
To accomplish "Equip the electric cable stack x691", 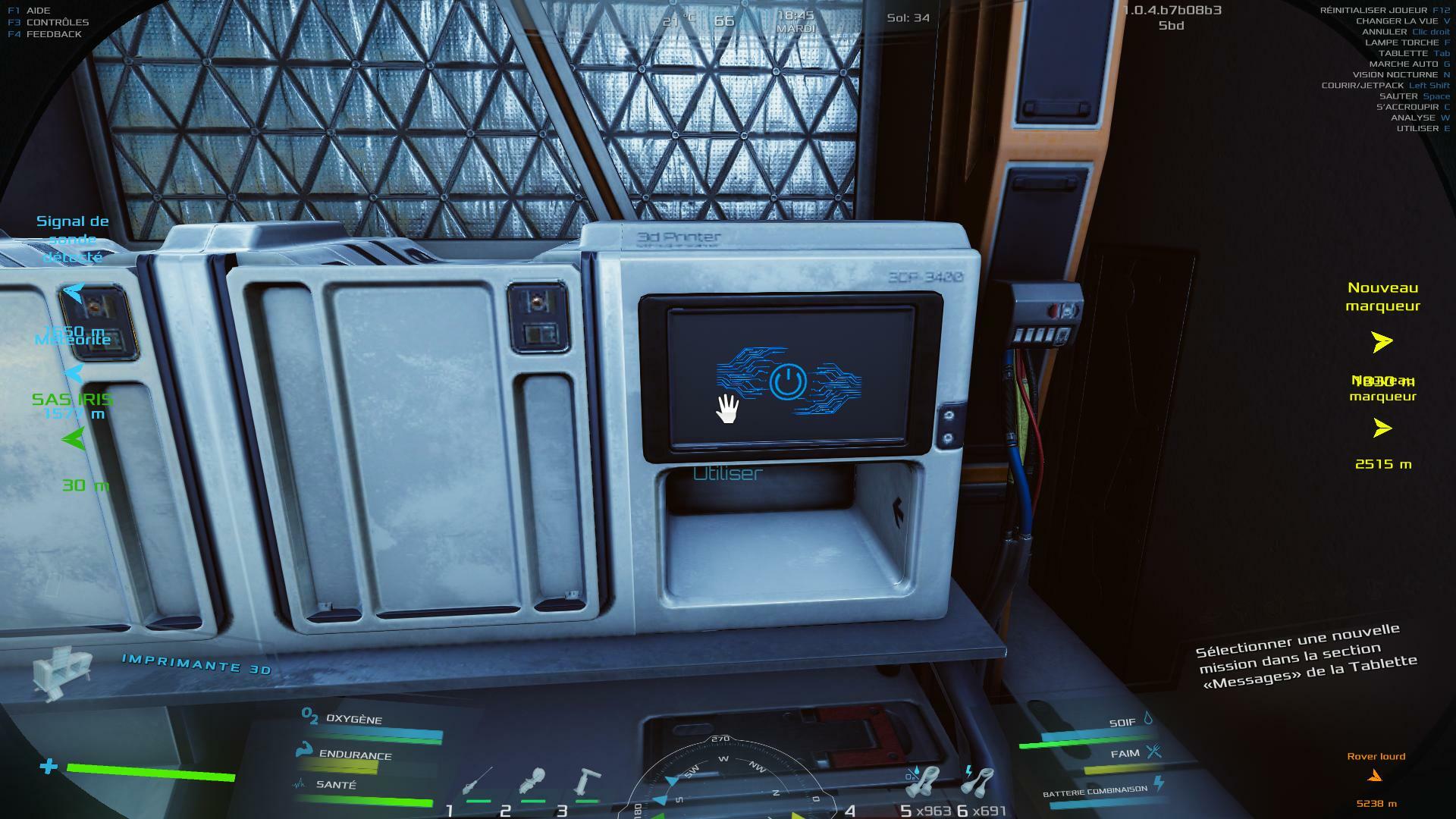I will pos(978,781).
